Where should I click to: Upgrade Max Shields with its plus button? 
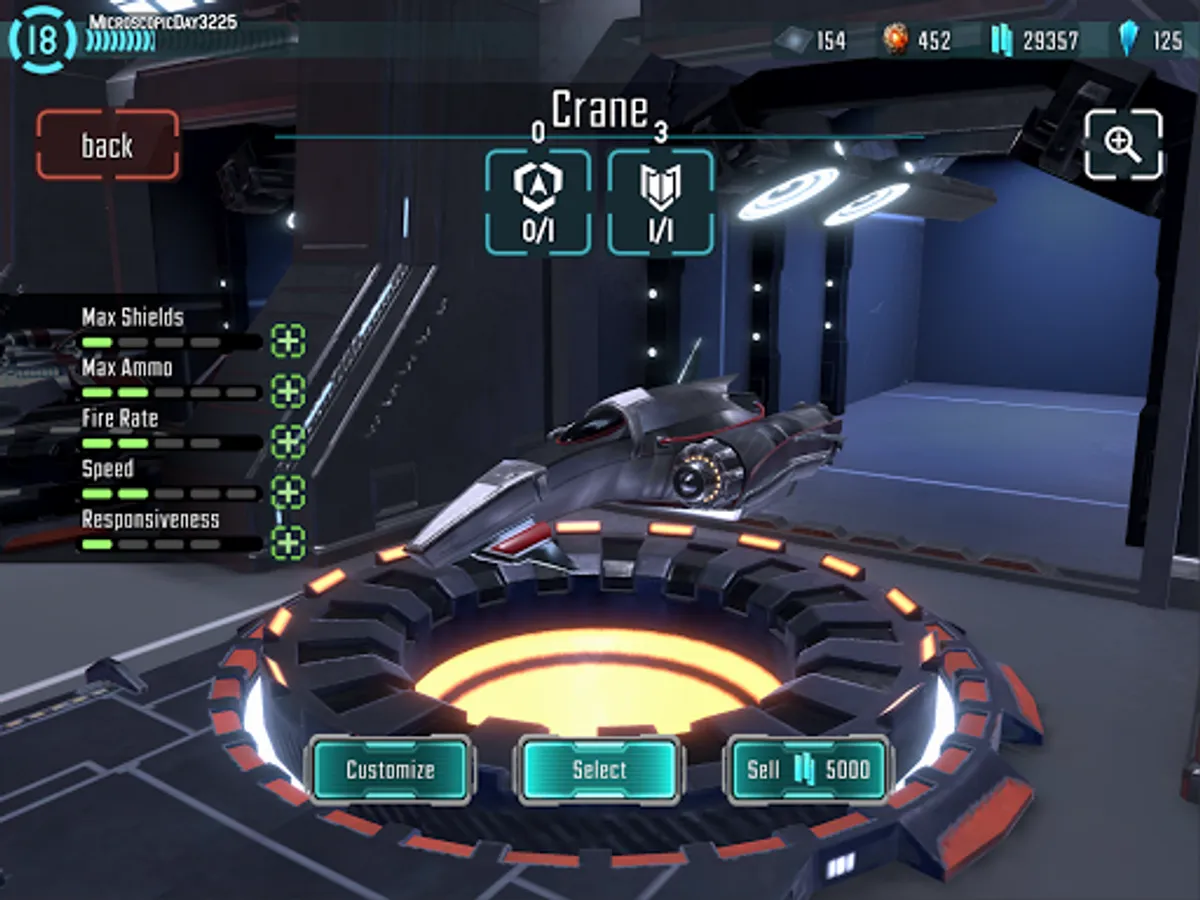[x=288, y=340]
